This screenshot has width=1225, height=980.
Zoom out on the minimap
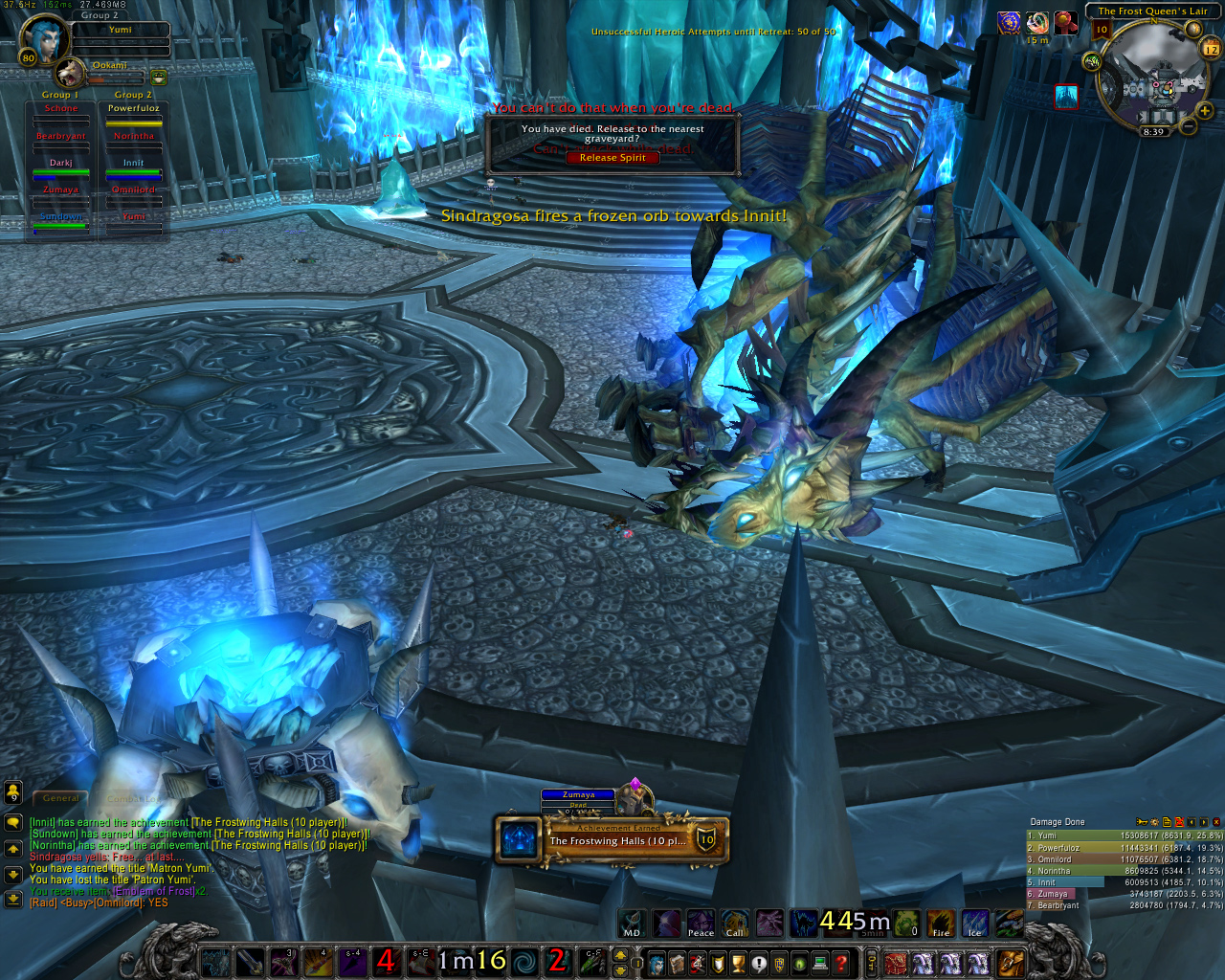1188,125
